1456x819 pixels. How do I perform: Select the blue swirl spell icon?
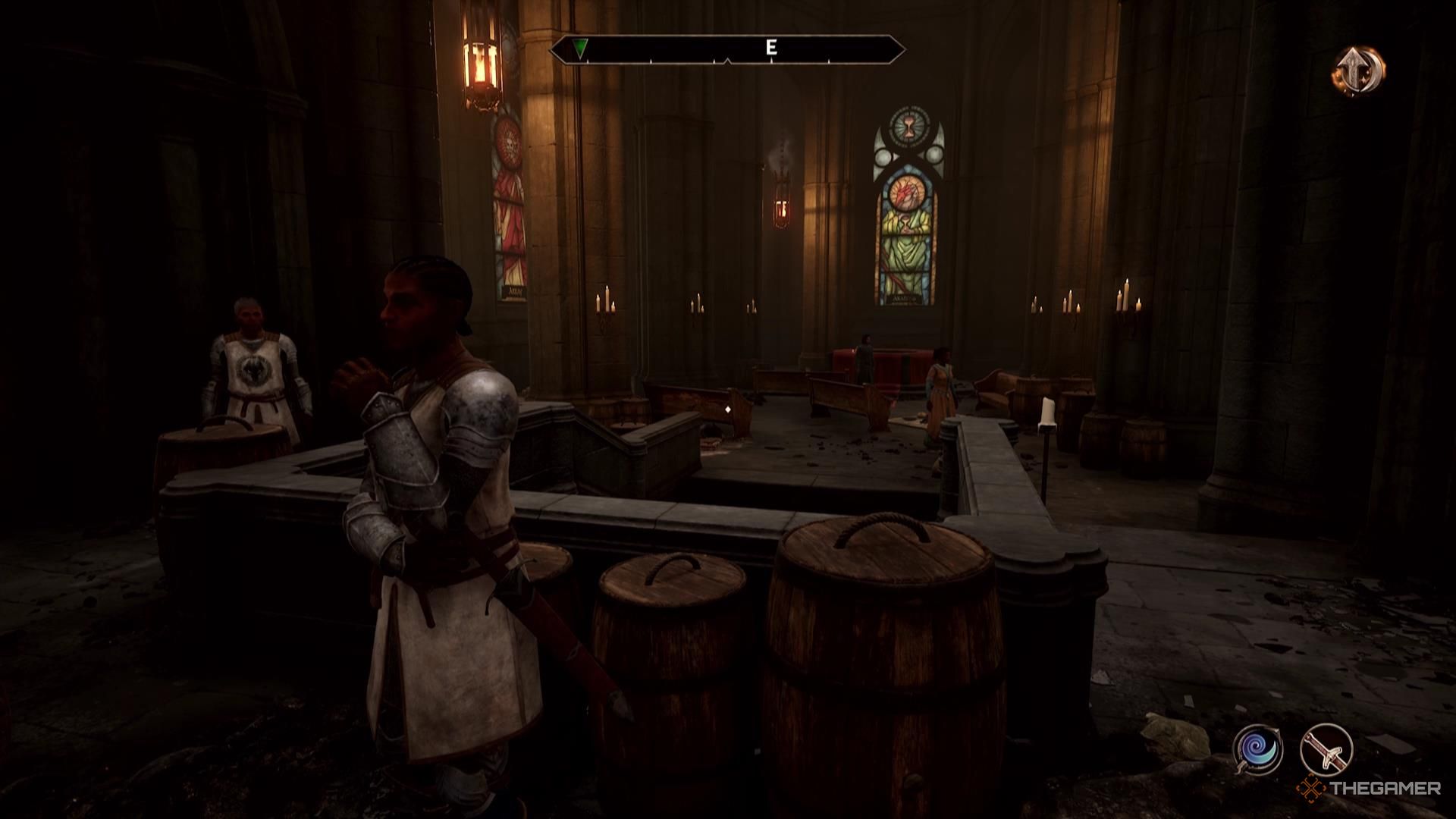click(1257, 750)
